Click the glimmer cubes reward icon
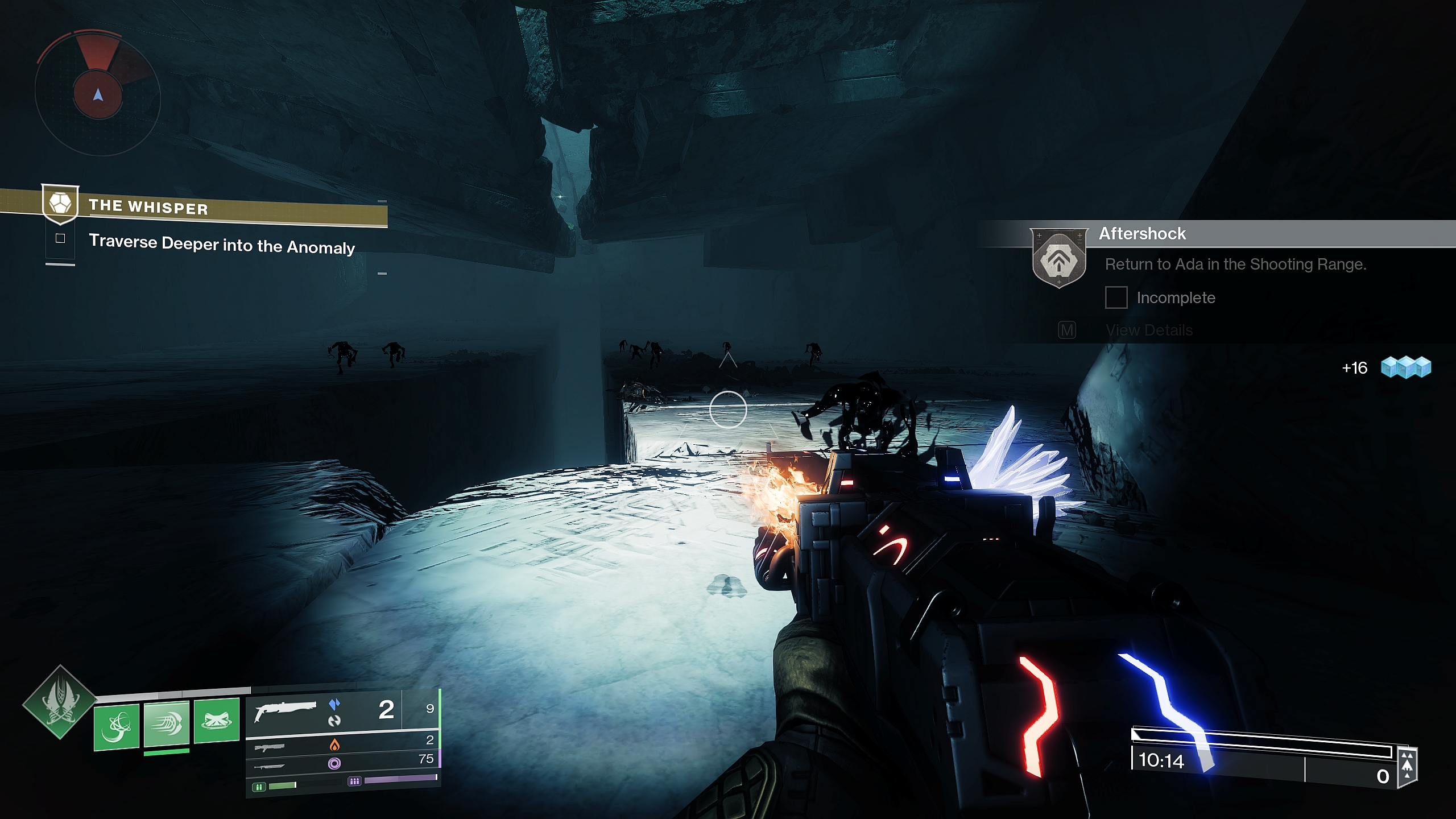1456x819 pixels. point(1406,367)
